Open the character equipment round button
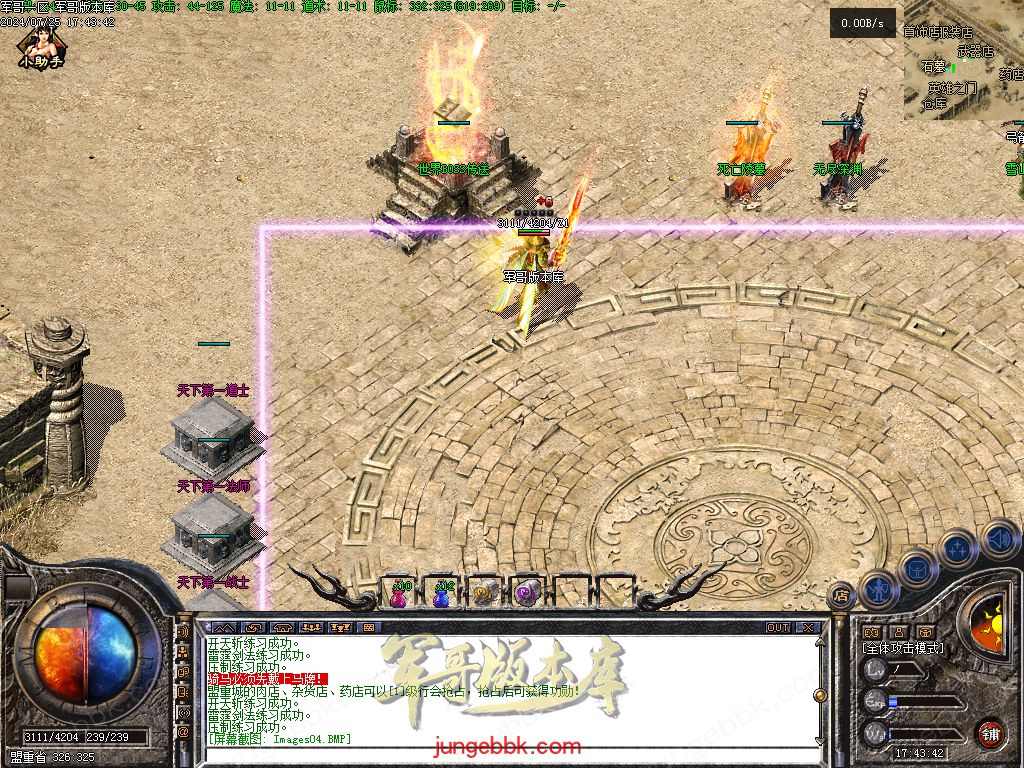Image resolution: width=1024 pixels, height=768 pixels. pos(877,589)
